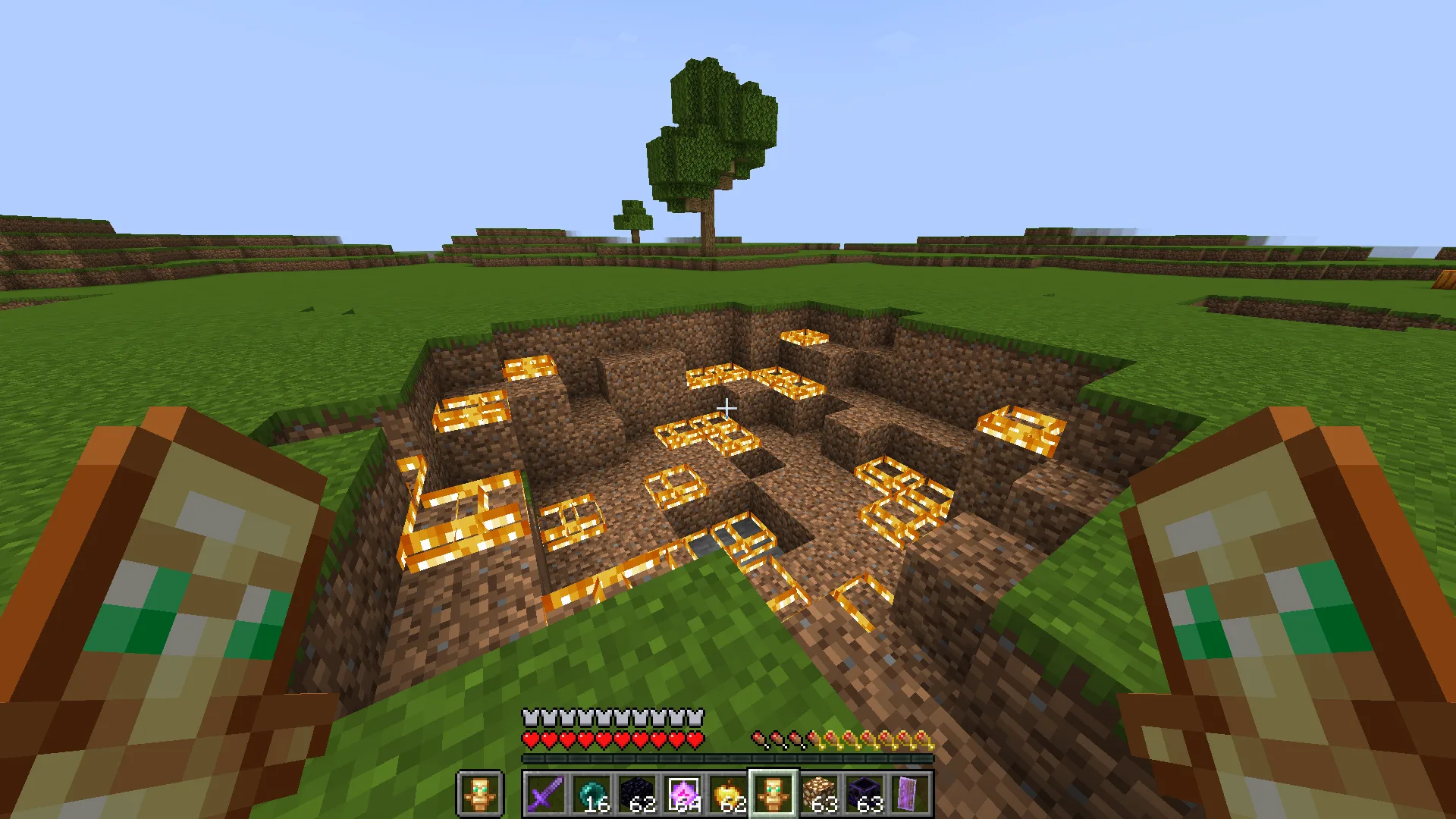Select the totem of undying hotbar slot
The width and height of the screenshot is (1456, 819).
click(773, 794)
